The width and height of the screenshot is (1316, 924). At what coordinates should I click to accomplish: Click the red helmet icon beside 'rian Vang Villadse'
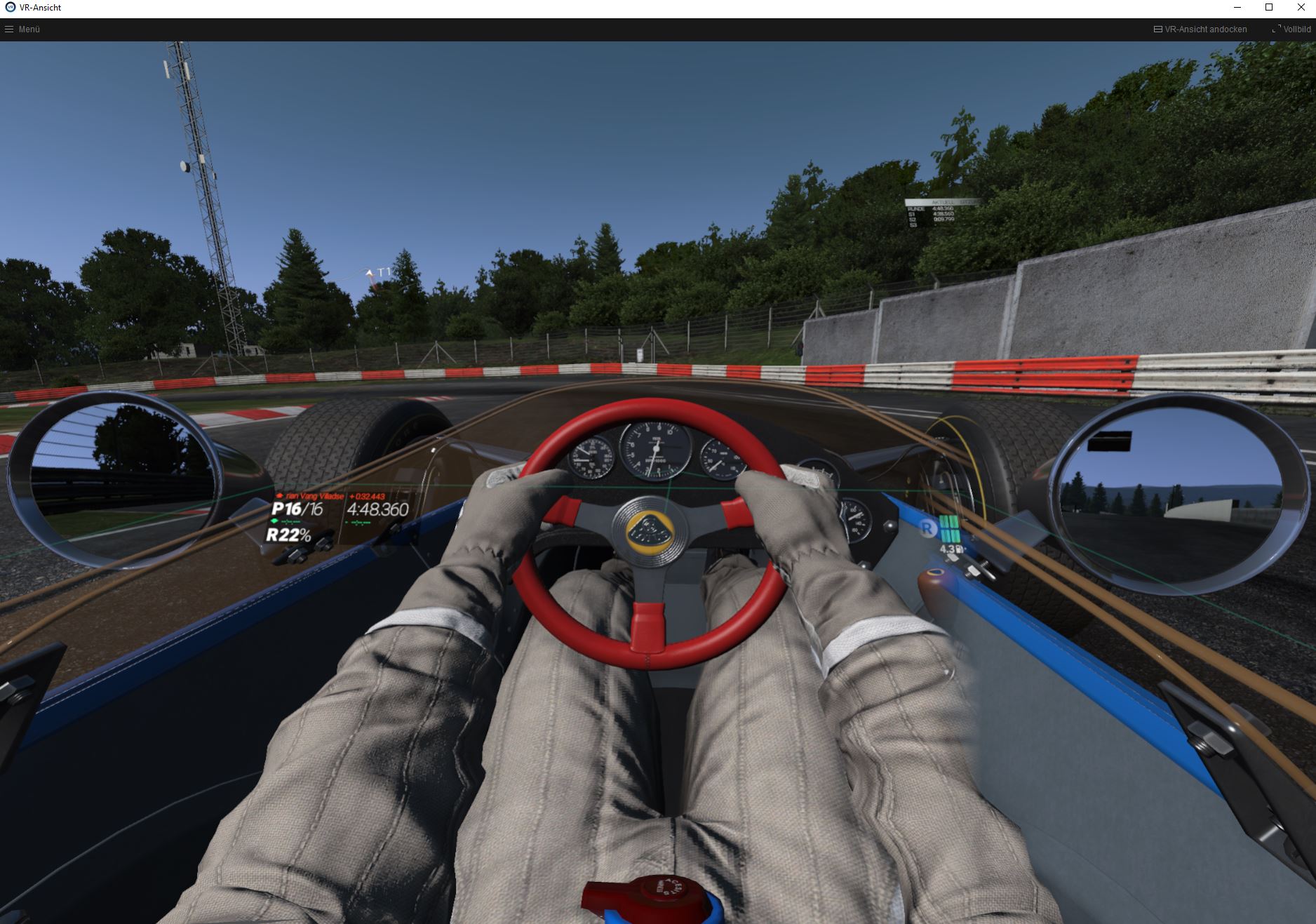point(280,495)
